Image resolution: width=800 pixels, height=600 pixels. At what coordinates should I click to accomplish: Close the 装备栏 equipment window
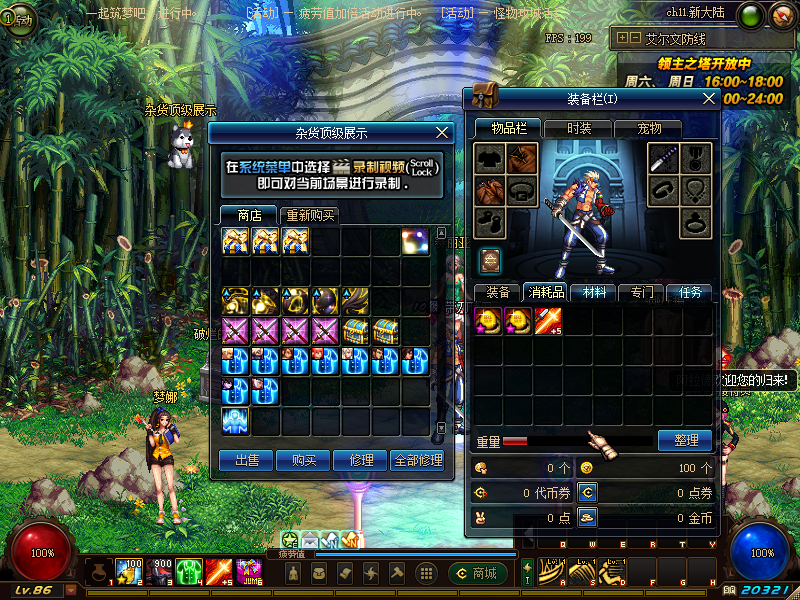coord(709,98)
